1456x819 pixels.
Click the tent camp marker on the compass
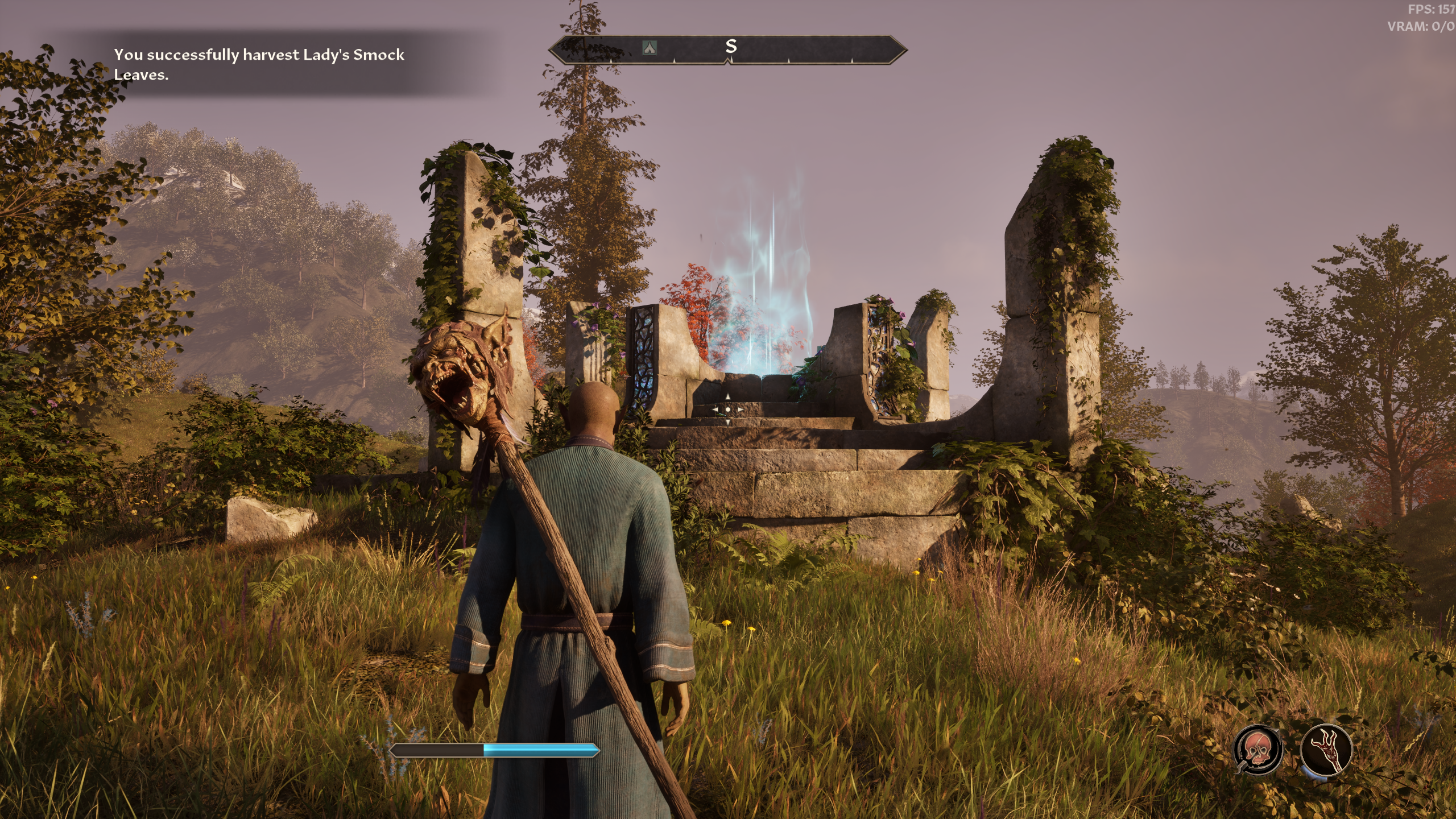point(649,48)
